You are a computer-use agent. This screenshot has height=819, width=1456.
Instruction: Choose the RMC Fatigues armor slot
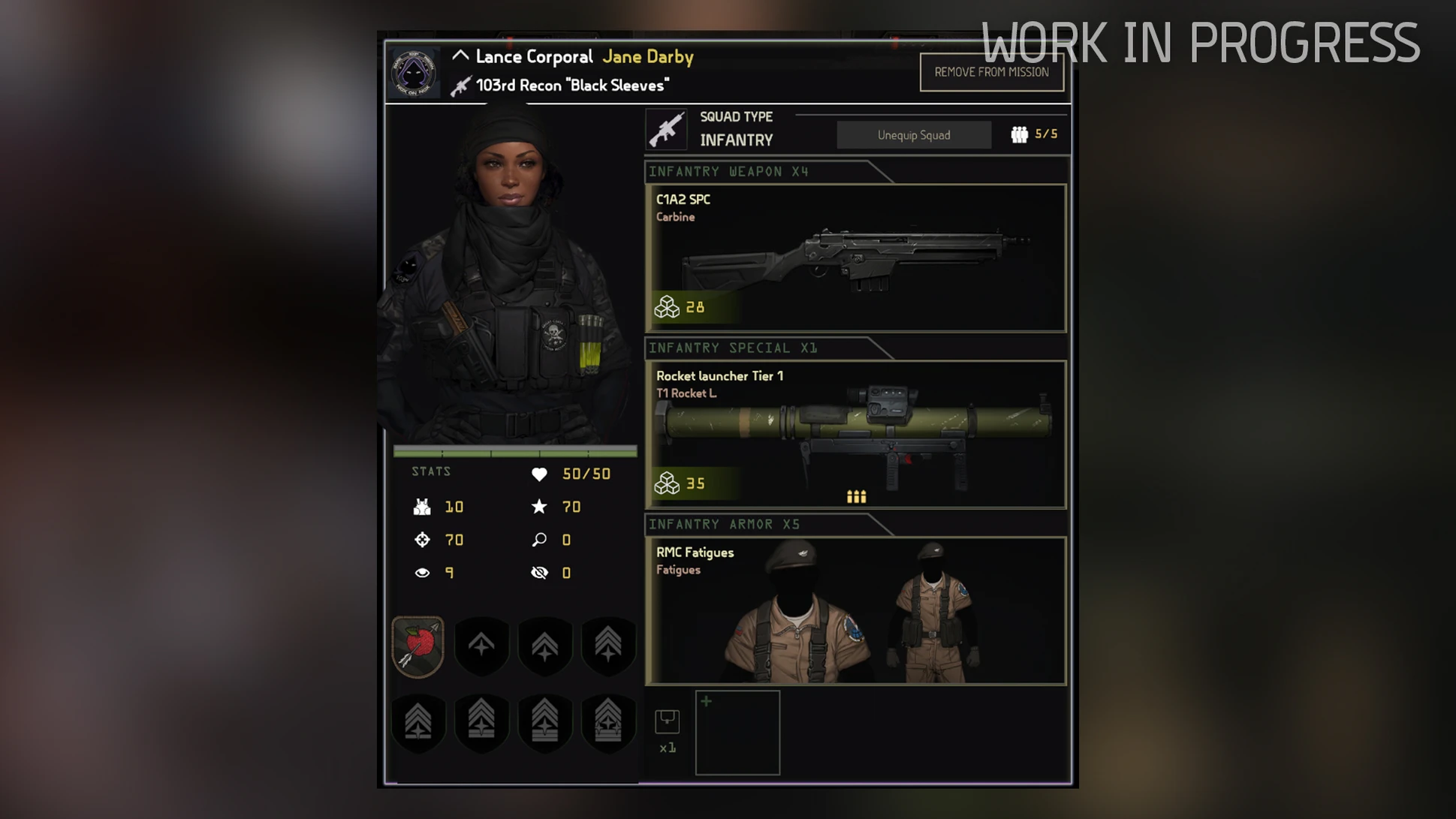(855, 610)
